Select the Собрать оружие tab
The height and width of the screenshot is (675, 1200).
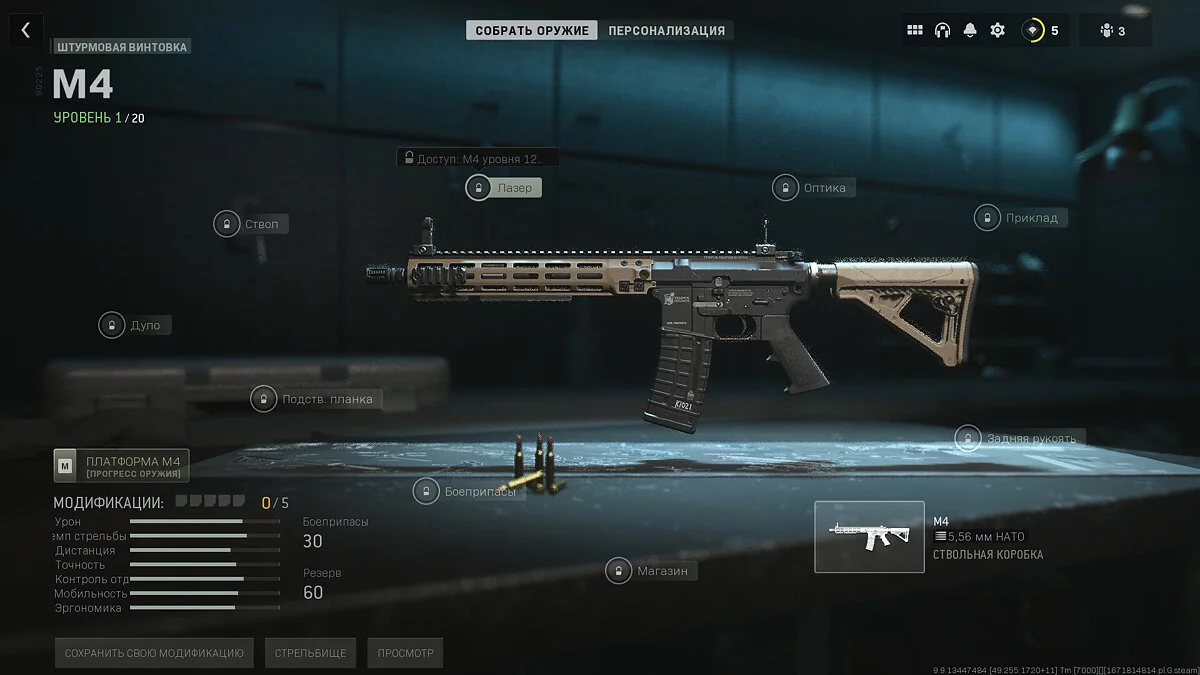pos(532,30)
